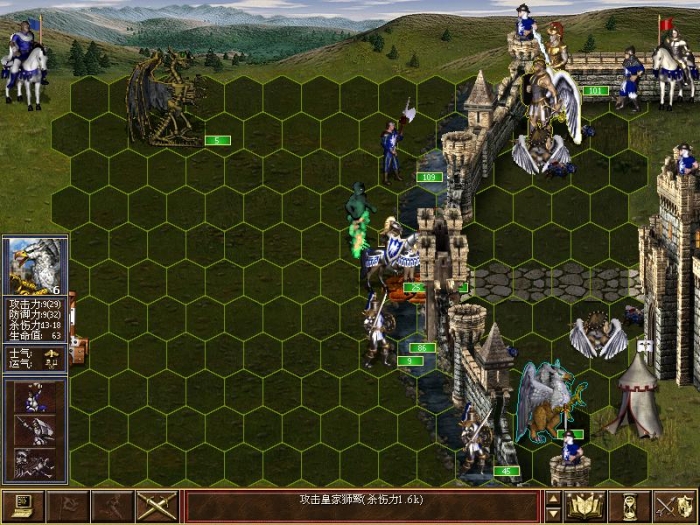Click the combat log message bar
The height and width of the screenshot is (525, 700).
coord(362,506)
